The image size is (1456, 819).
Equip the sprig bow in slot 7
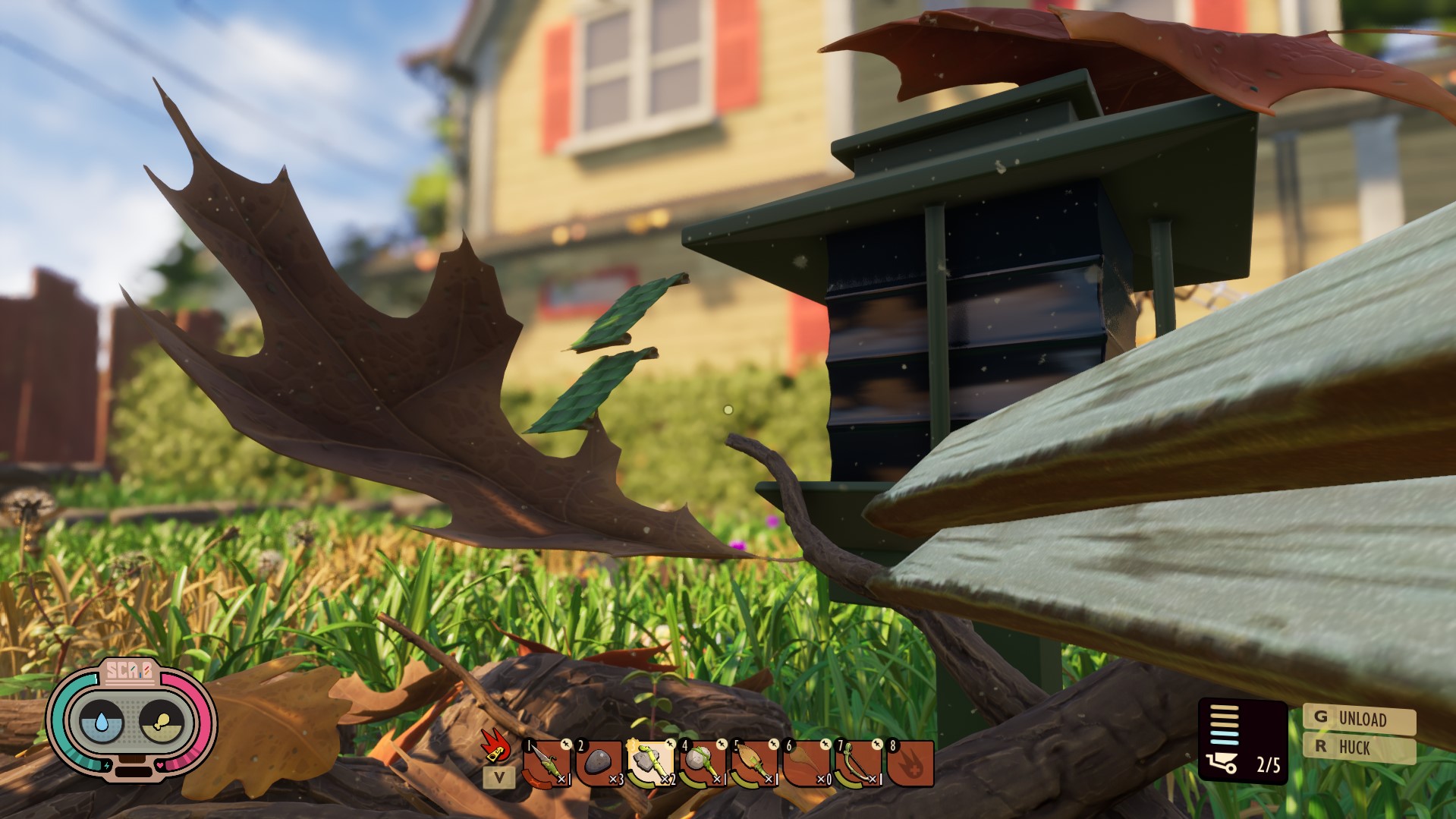tap(857, 764)
